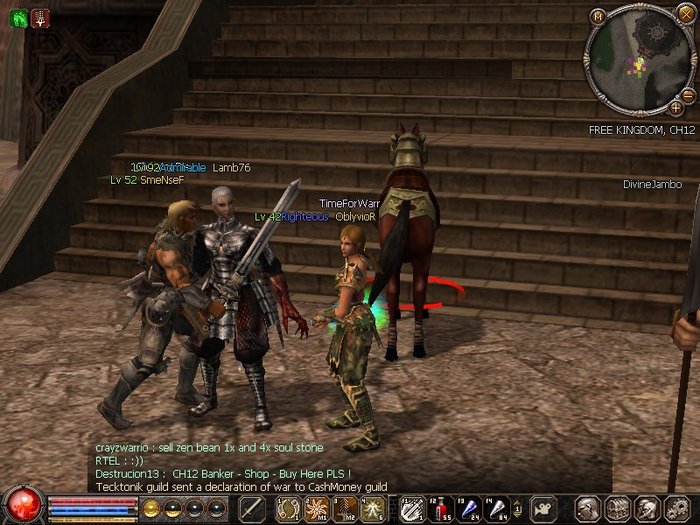Open the camera view options
700x525 pixels.
(x=544, y=508)
